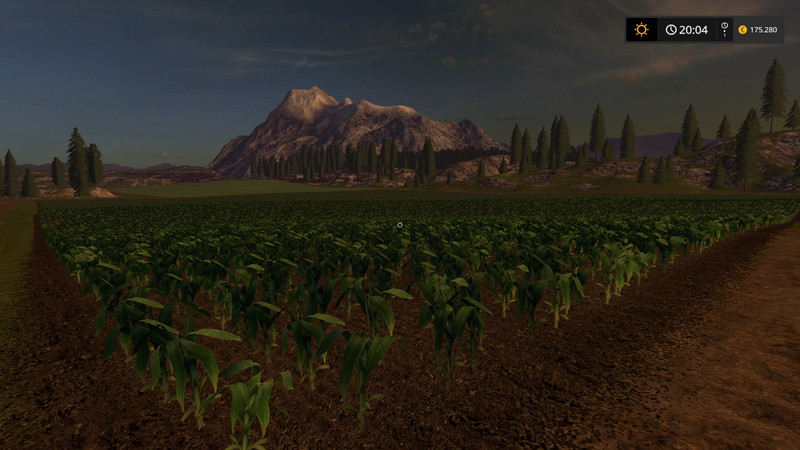Click the gold coin money icon
Image resolution: width=800 pixels, height=450 pixels.
pyautogui.click(x=742, y=30)
